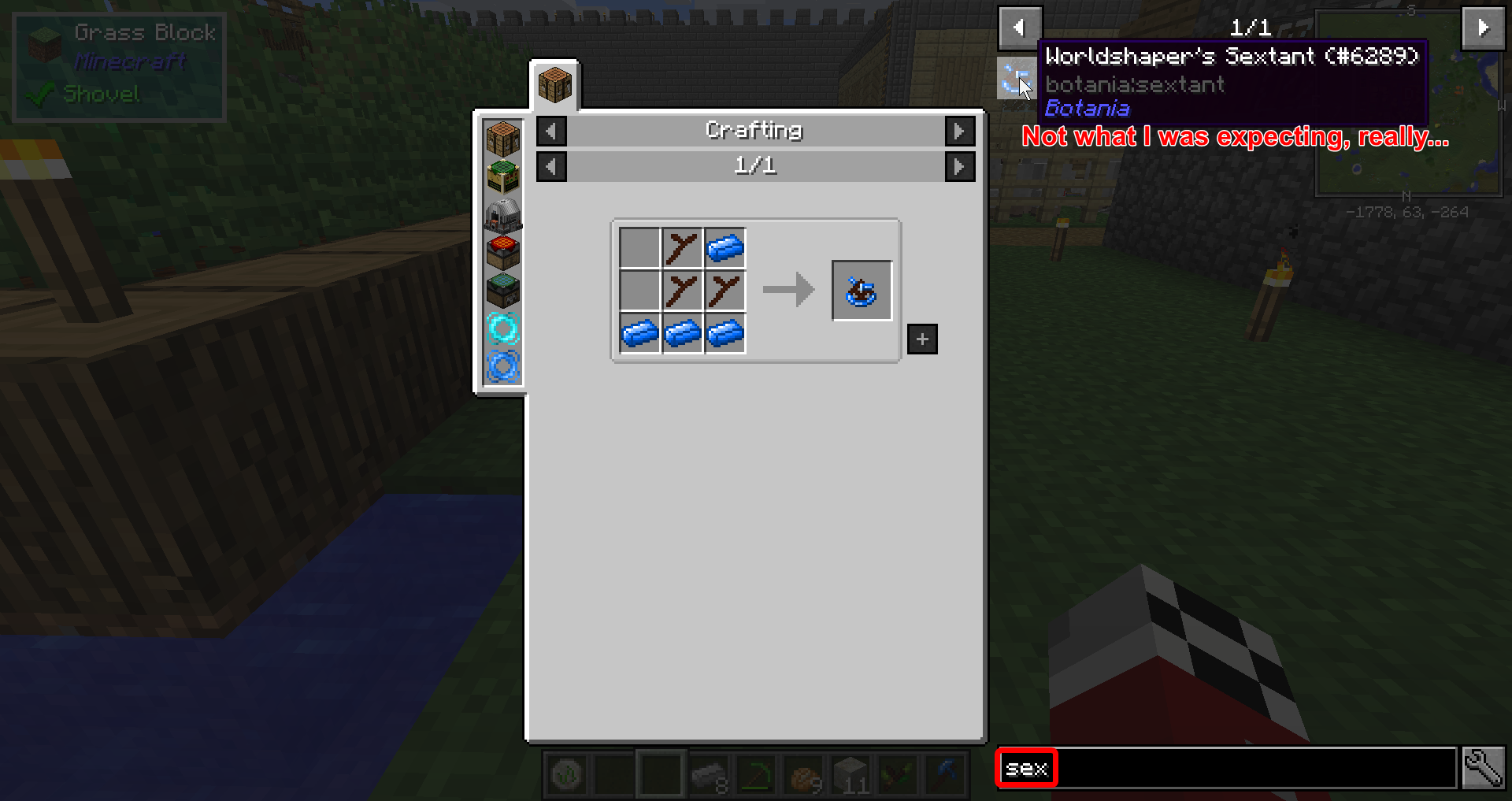Screen dimensions: 1512x801
Task: Click the dark blue ring catalyst icon
Action: click(503, 365)
